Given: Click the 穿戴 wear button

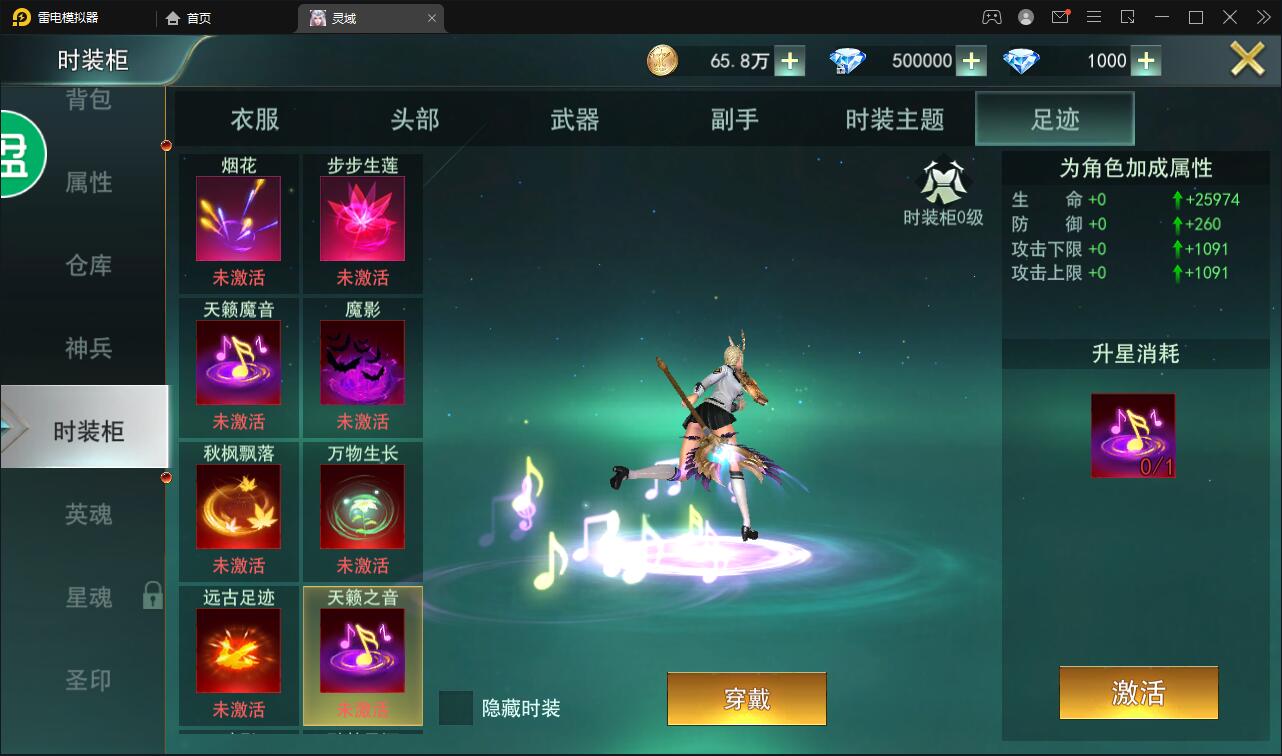Looking at the screenshot, I should point(746,698).
